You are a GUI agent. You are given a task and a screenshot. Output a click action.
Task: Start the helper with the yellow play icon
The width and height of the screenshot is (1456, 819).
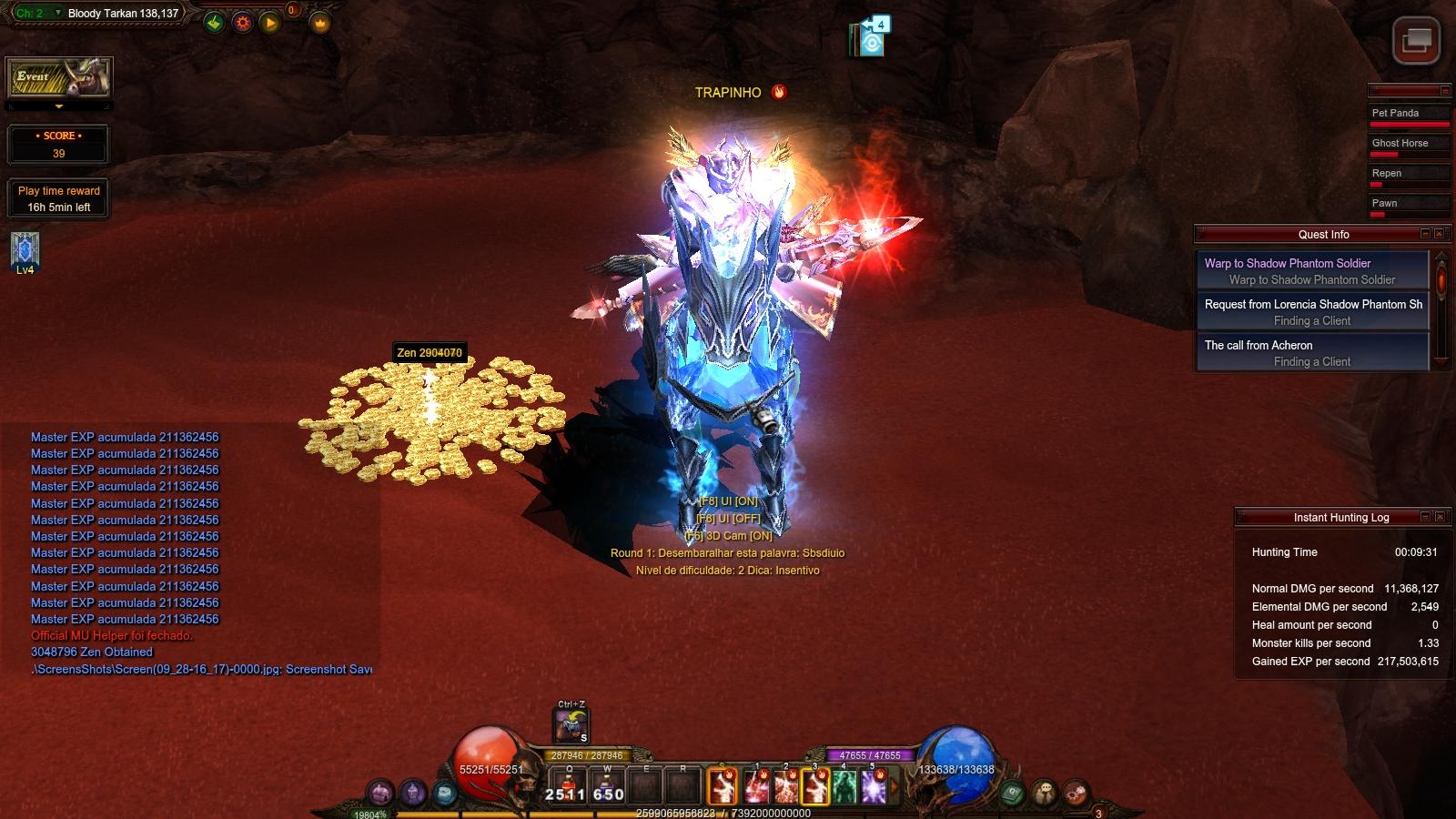pyautogui.click(x=270, y=23)
